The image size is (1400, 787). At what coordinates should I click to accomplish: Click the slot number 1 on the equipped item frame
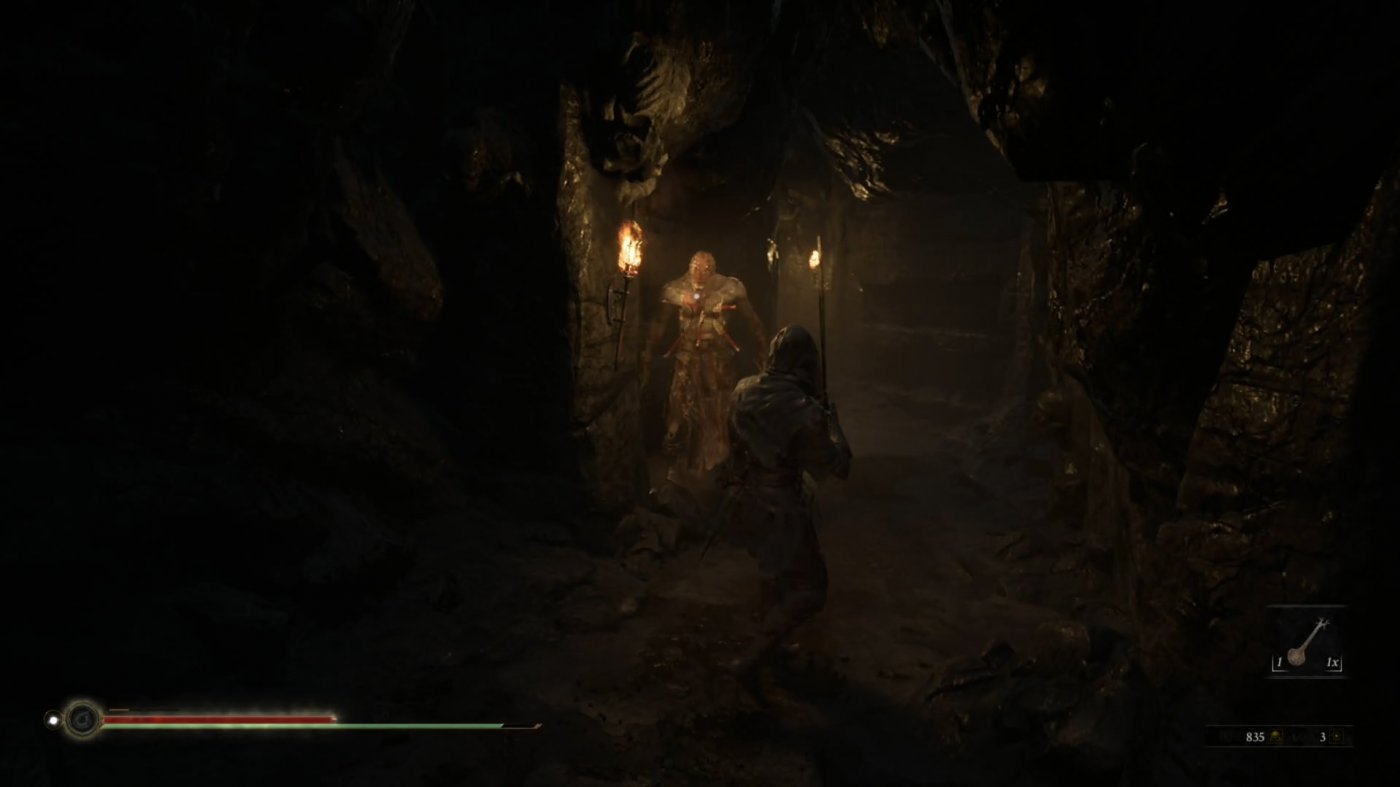[1280, 662]
